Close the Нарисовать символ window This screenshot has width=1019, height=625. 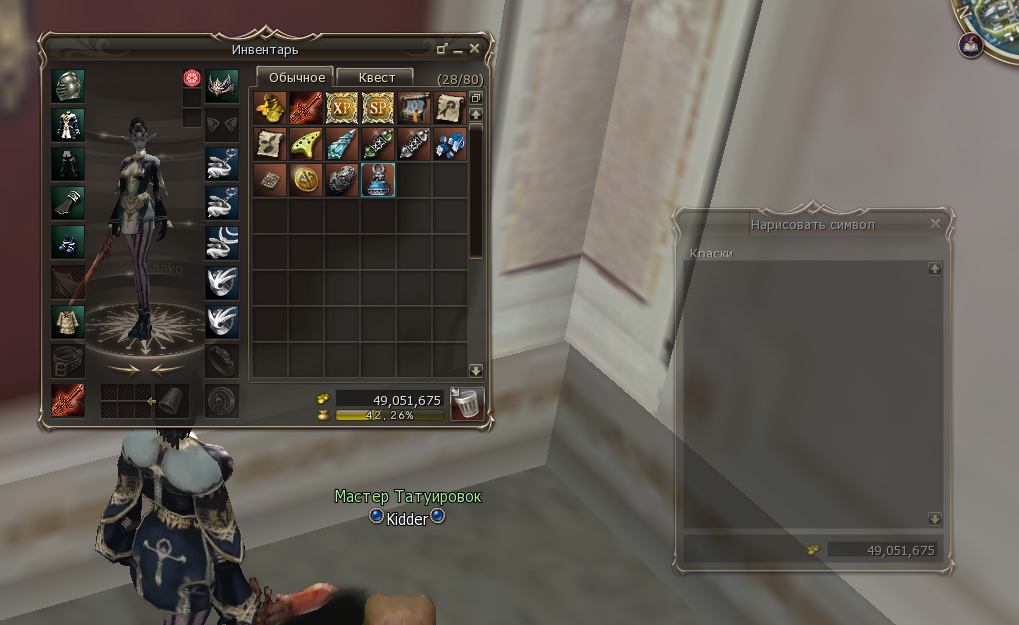pyautogui.click(x=936, y=224)
